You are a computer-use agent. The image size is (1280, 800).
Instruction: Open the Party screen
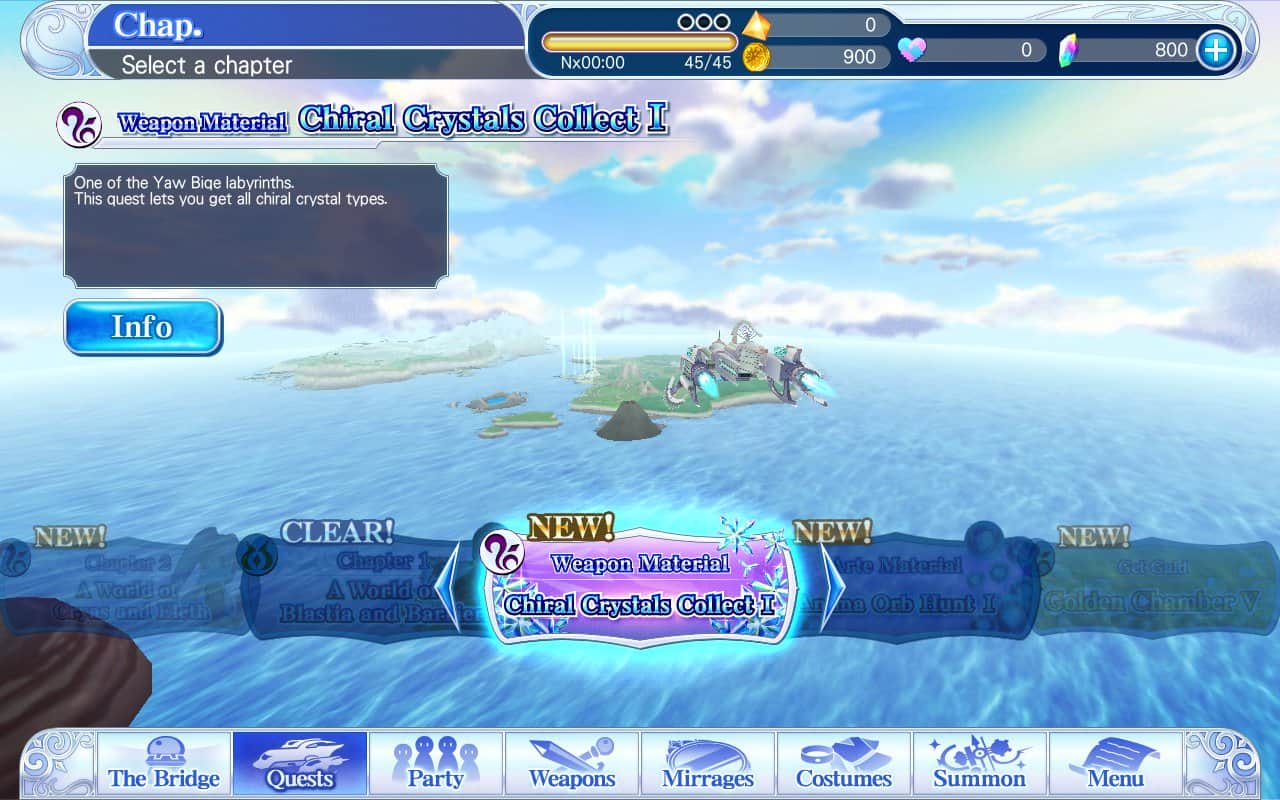tap(436, 764)
